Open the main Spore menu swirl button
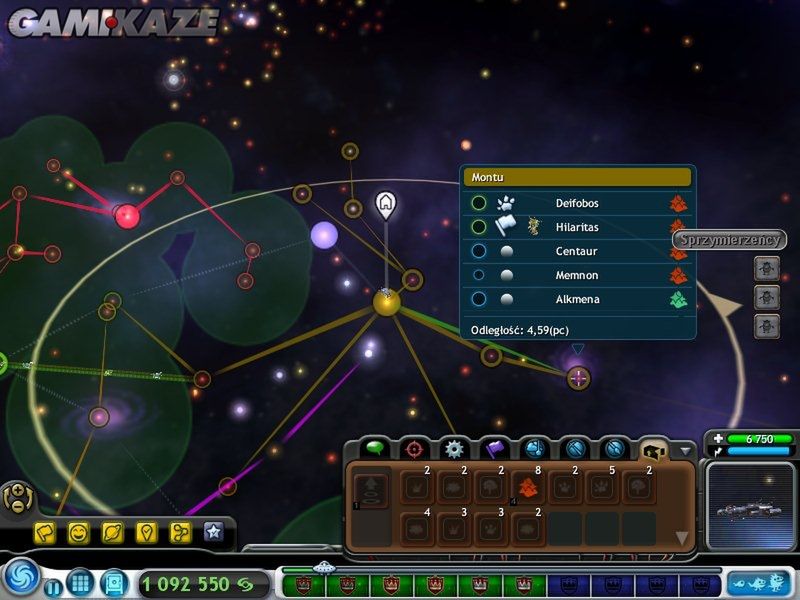 tap(20, 579)
